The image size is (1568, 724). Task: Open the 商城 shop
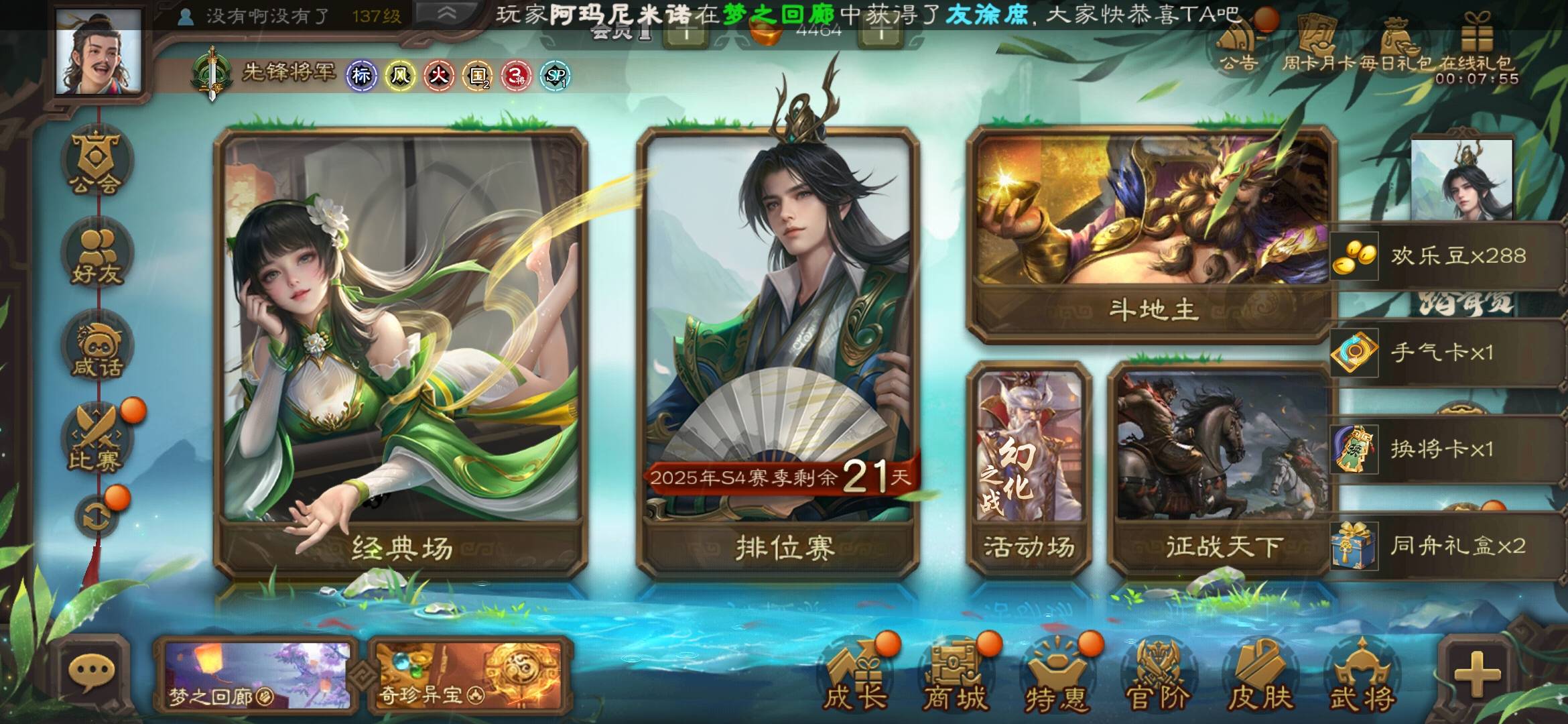click(954, 677)
